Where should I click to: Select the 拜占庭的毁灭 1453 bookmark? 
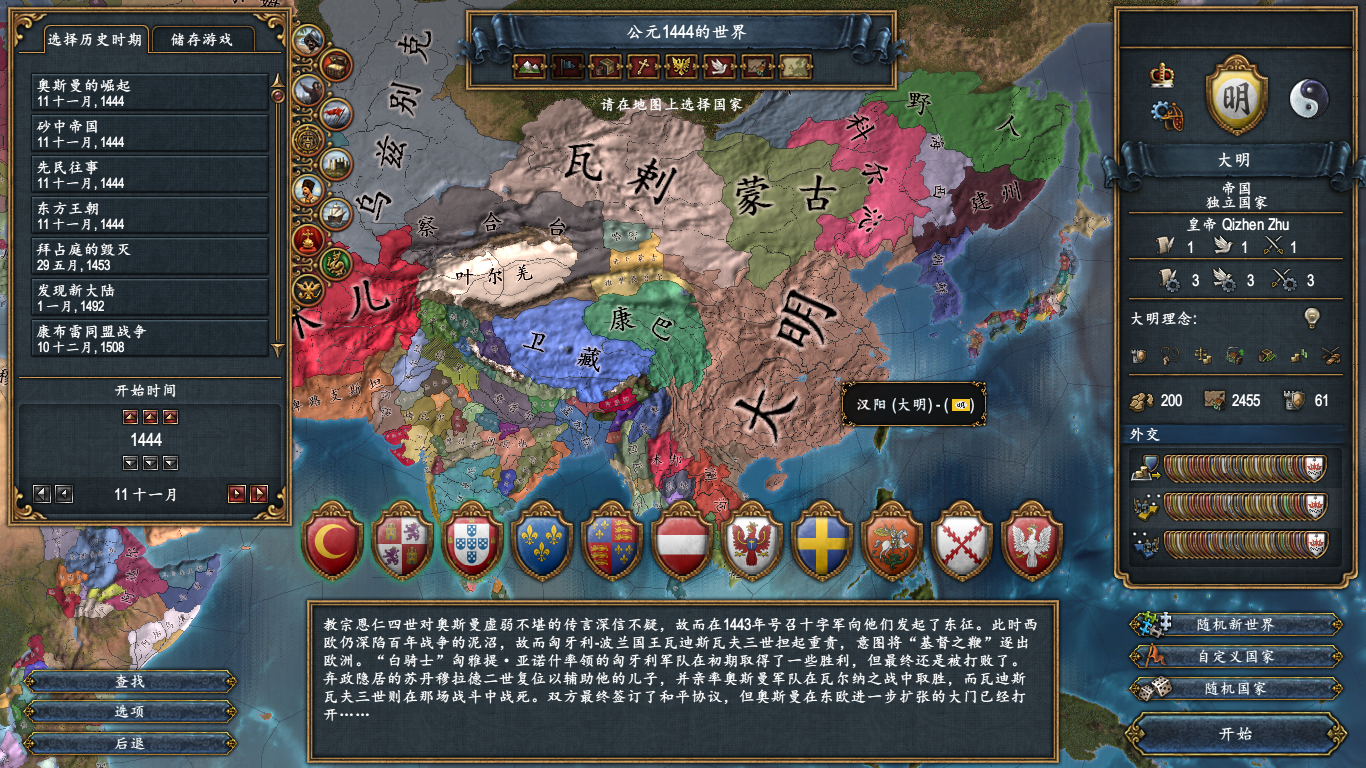click(x=150, y=257)
